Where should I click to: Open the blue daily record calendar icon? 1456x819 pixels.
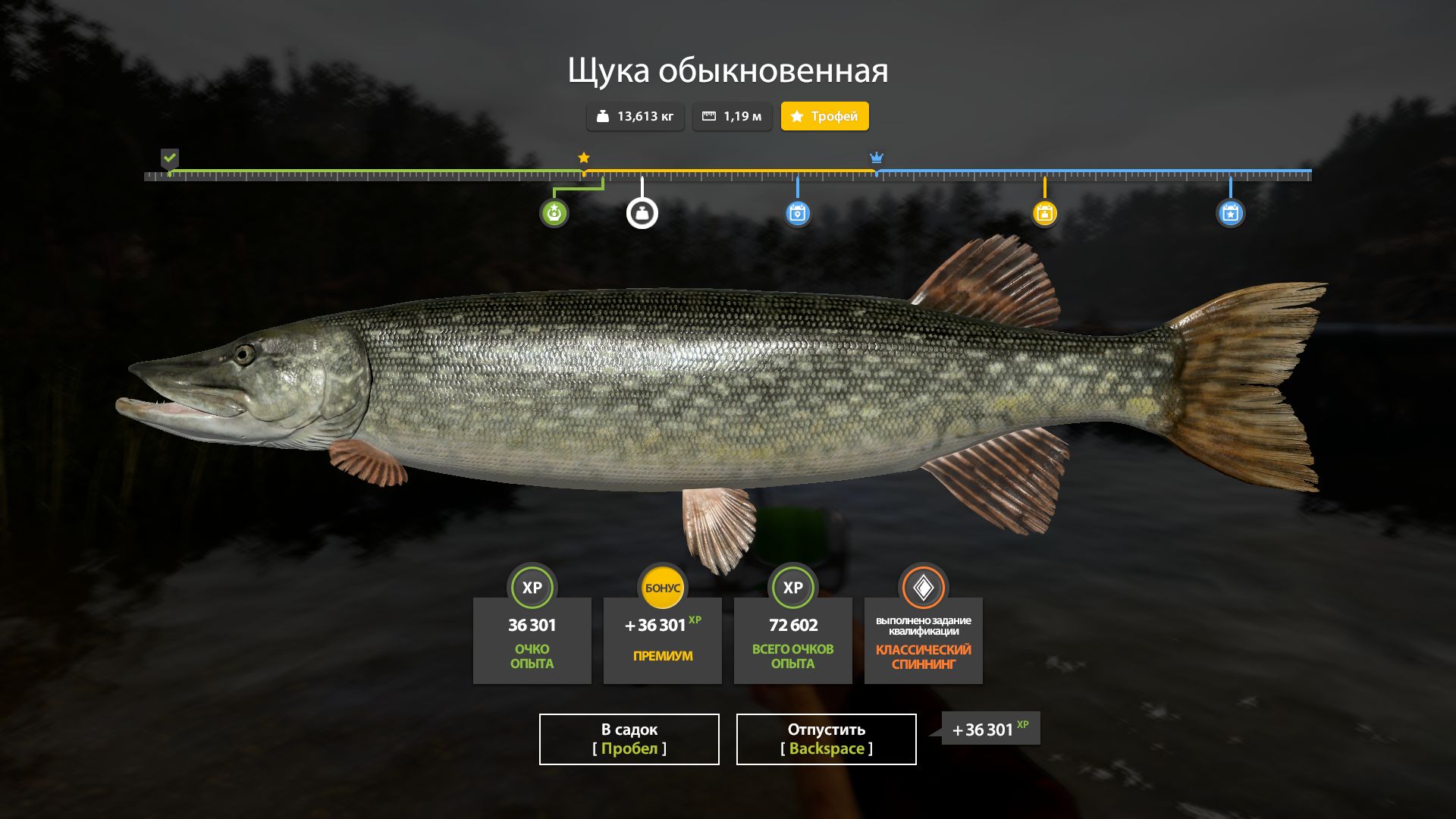(798, 213)
